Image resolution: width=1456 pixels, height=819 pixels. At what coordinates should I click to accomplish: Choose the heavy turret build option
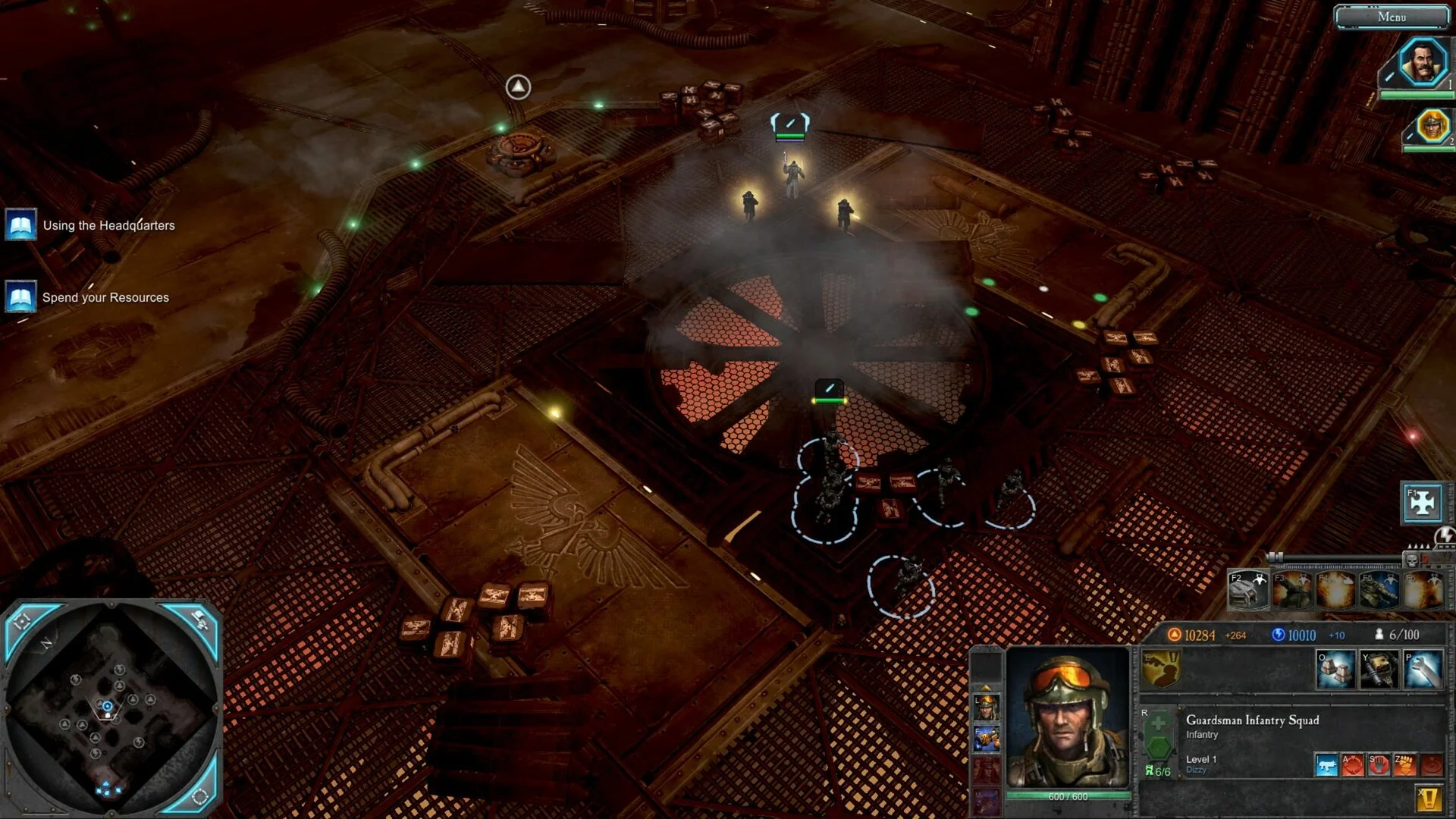(x=1379, y=669)
